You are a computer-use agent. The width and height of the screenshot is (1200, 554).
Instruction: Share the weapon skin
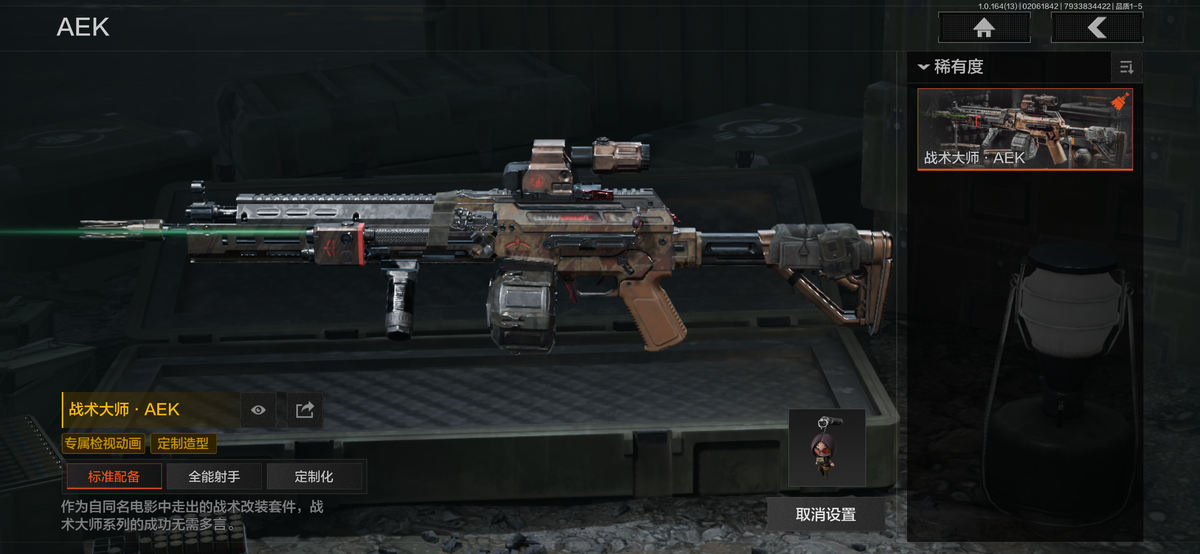click(305, 409)
